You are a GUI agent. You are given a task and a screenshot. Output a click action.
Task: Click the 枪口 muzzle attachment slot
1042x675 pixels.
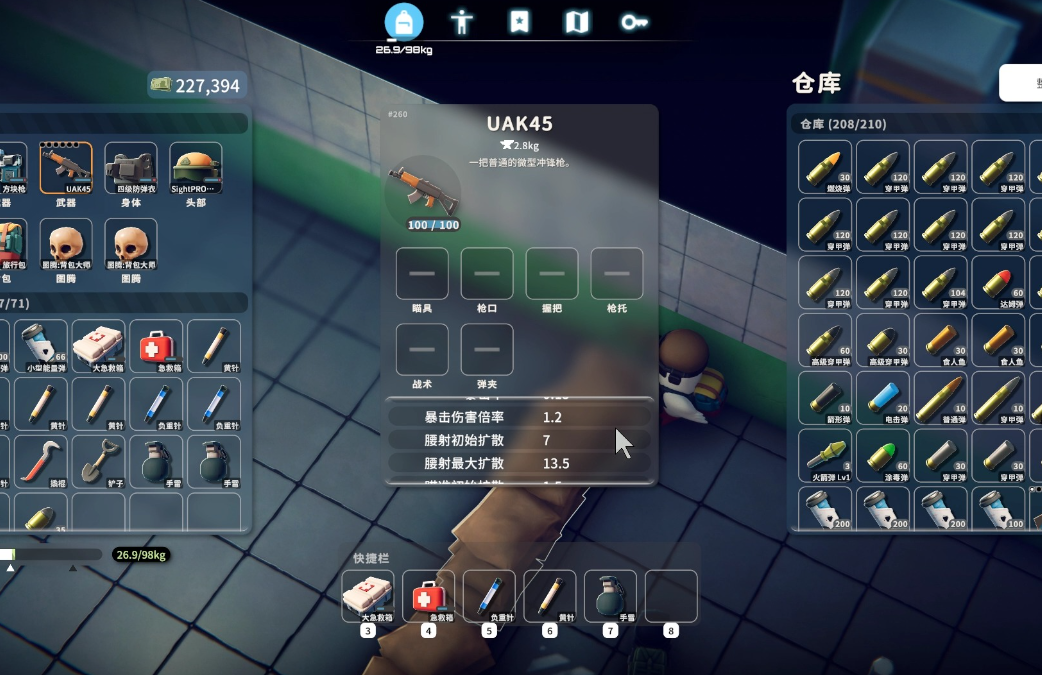(487, 274)
